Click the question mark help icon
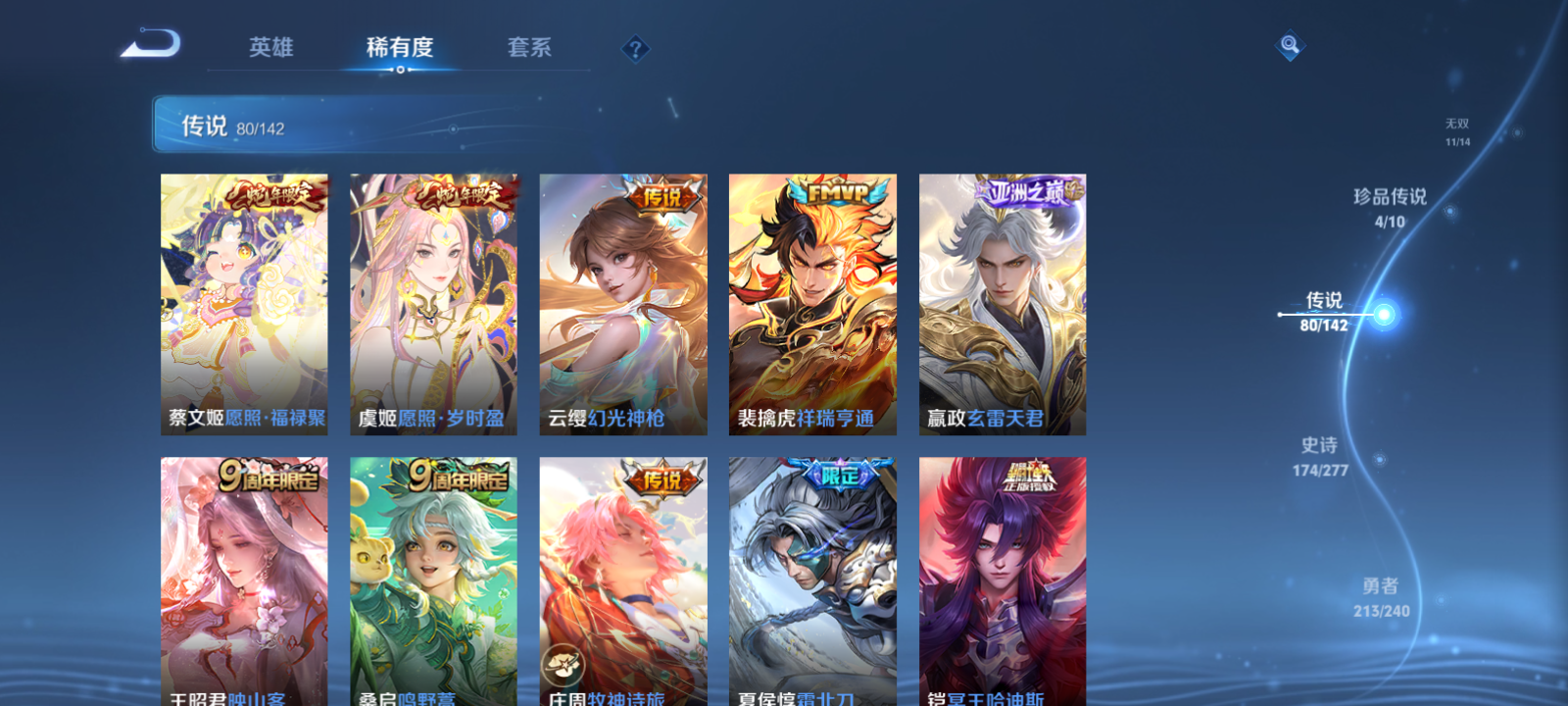The height and width of the screenshot is (706, 1568). pyautogui.click(x=636, y=48)
